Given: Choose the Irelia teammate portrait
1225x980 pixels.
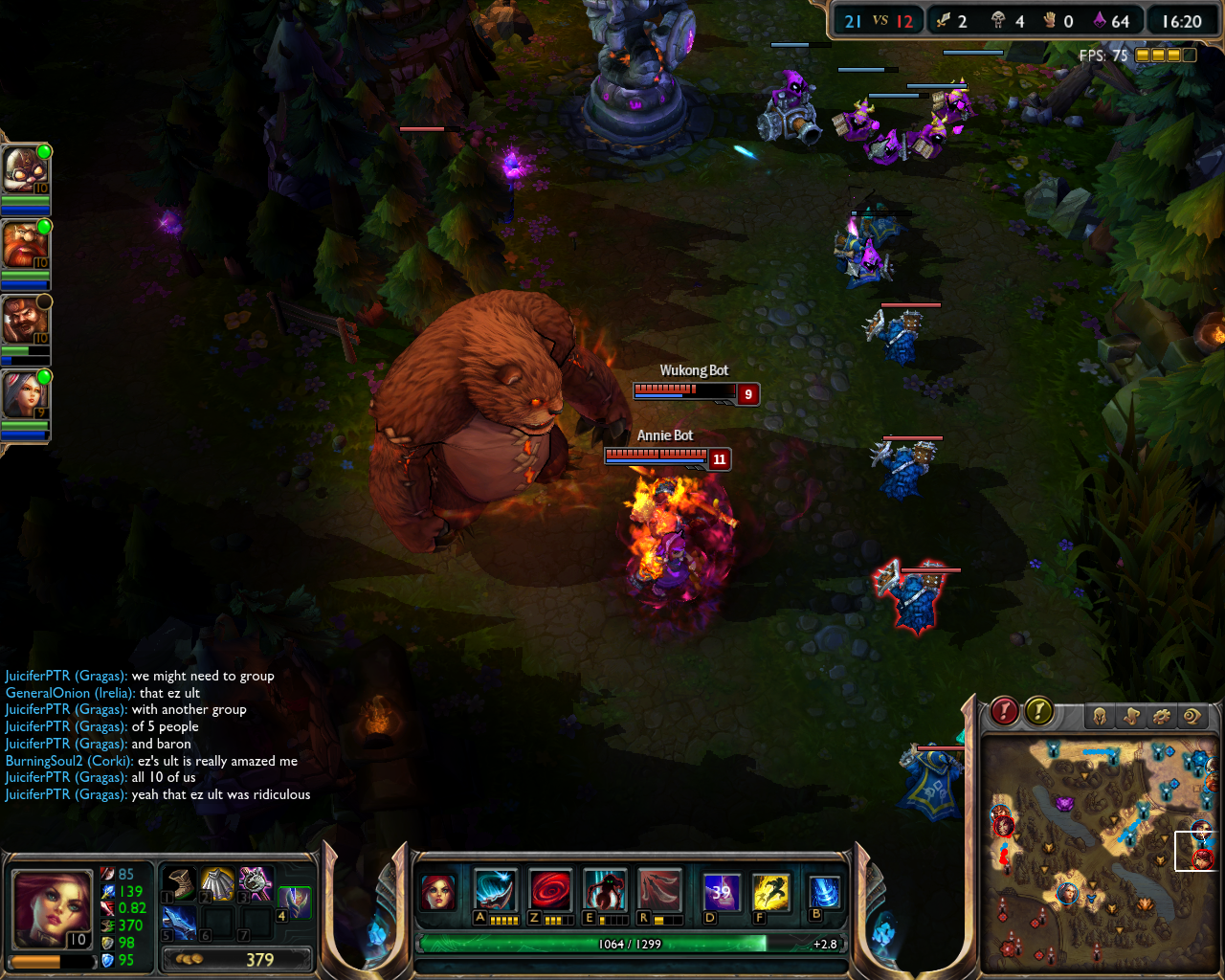Looking at the screenshot, I should (x=23, y=394).
